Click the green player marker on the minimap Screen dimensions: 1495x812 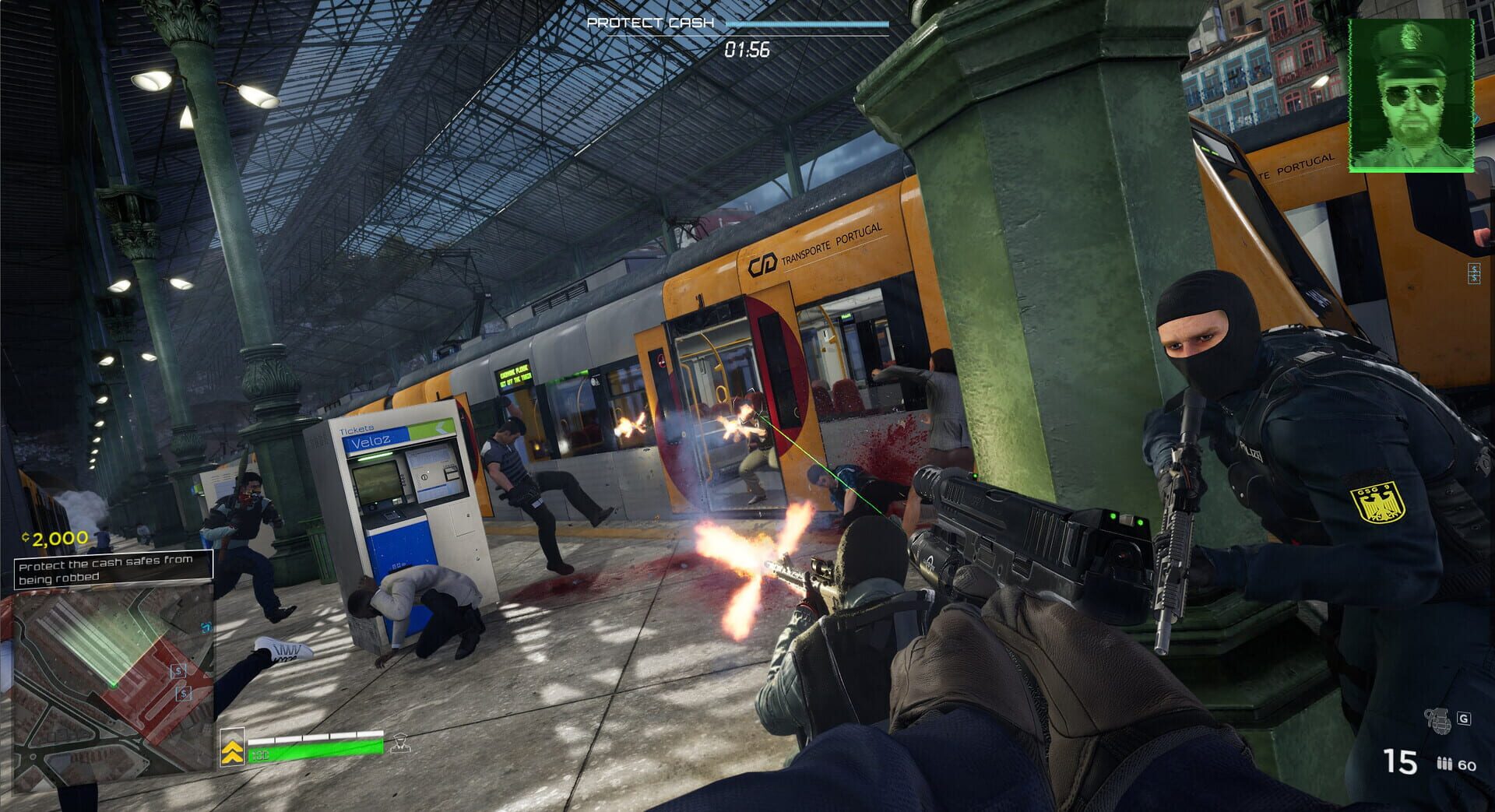point(113,685)
